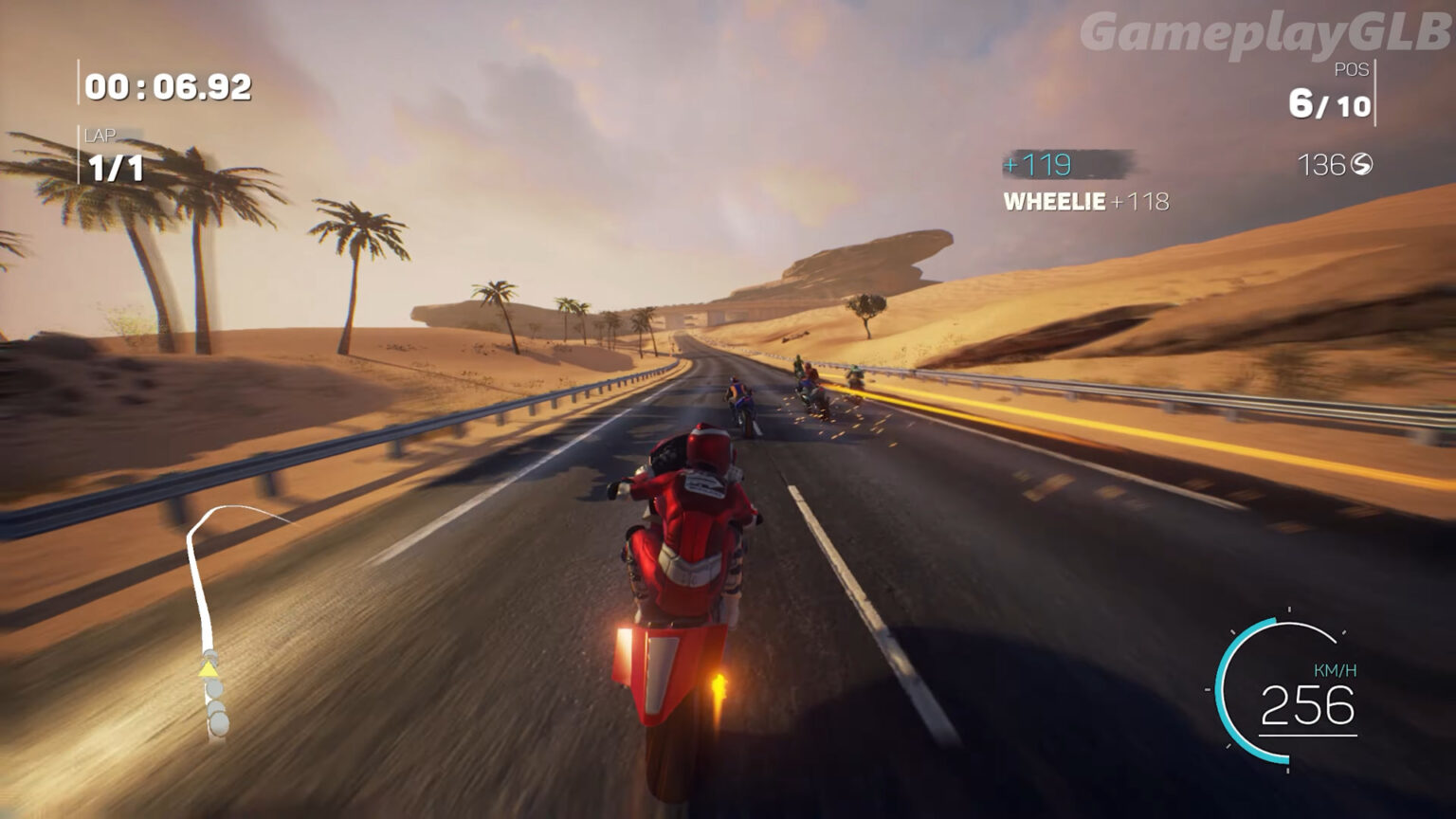Click the circular S currency icon beside 136

[x=1360, y=163]
